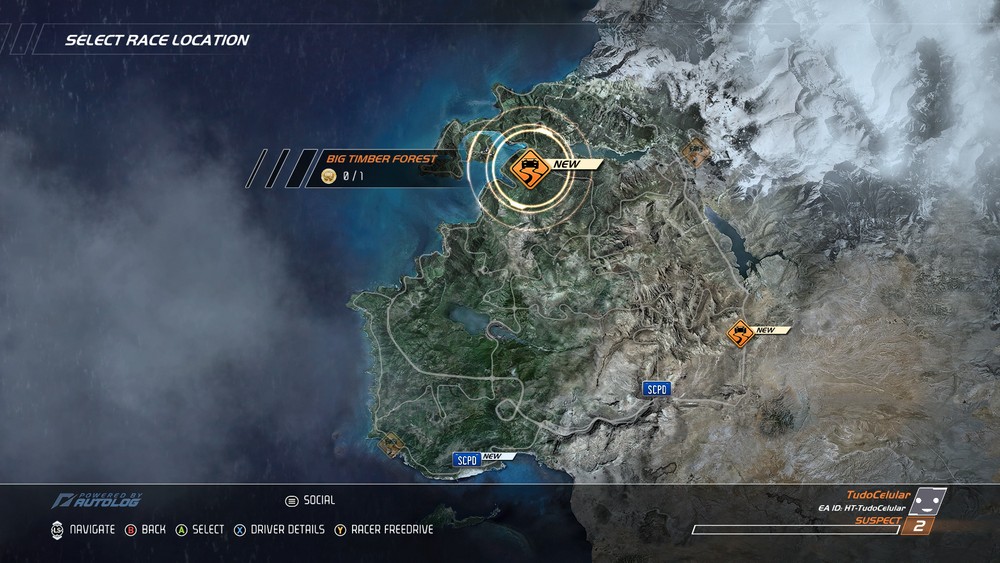This screenshot has height=563, width=1000.
Task: Select the faded orange marker near the snowy mountains
Action: [695, 152]
